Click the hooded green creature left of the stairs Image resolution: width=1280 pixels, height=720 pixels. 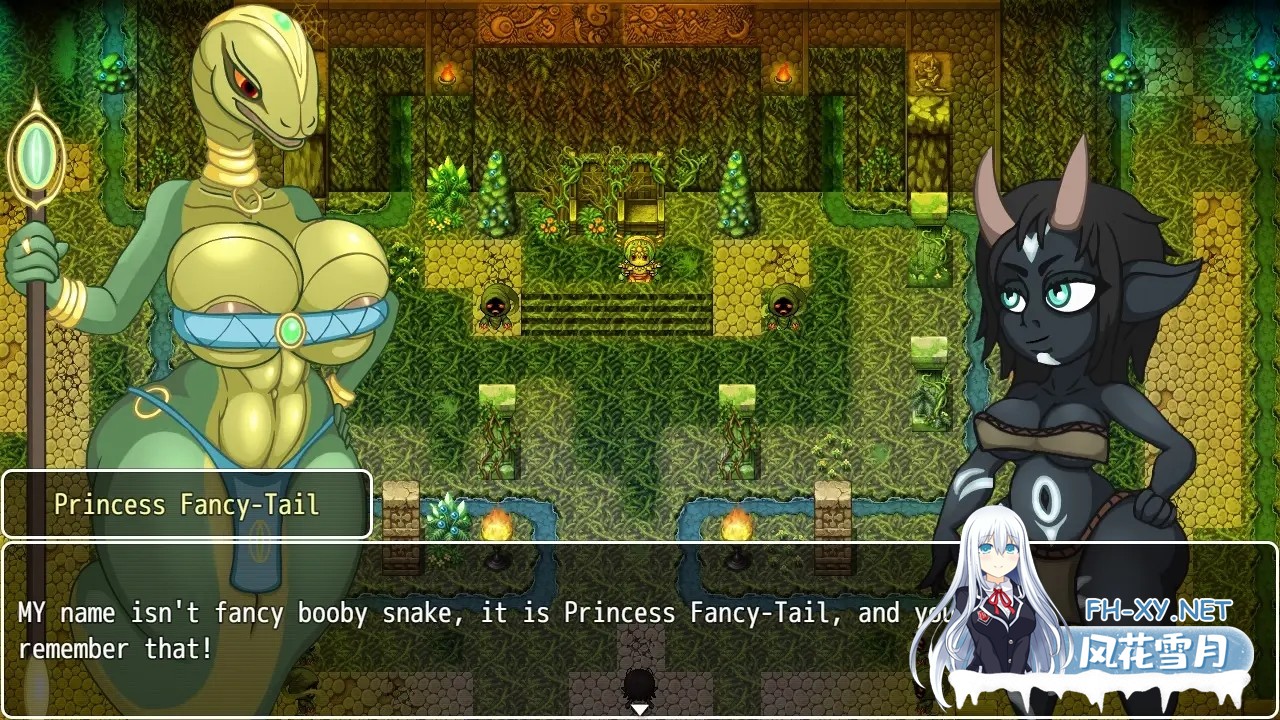point(495,305)
